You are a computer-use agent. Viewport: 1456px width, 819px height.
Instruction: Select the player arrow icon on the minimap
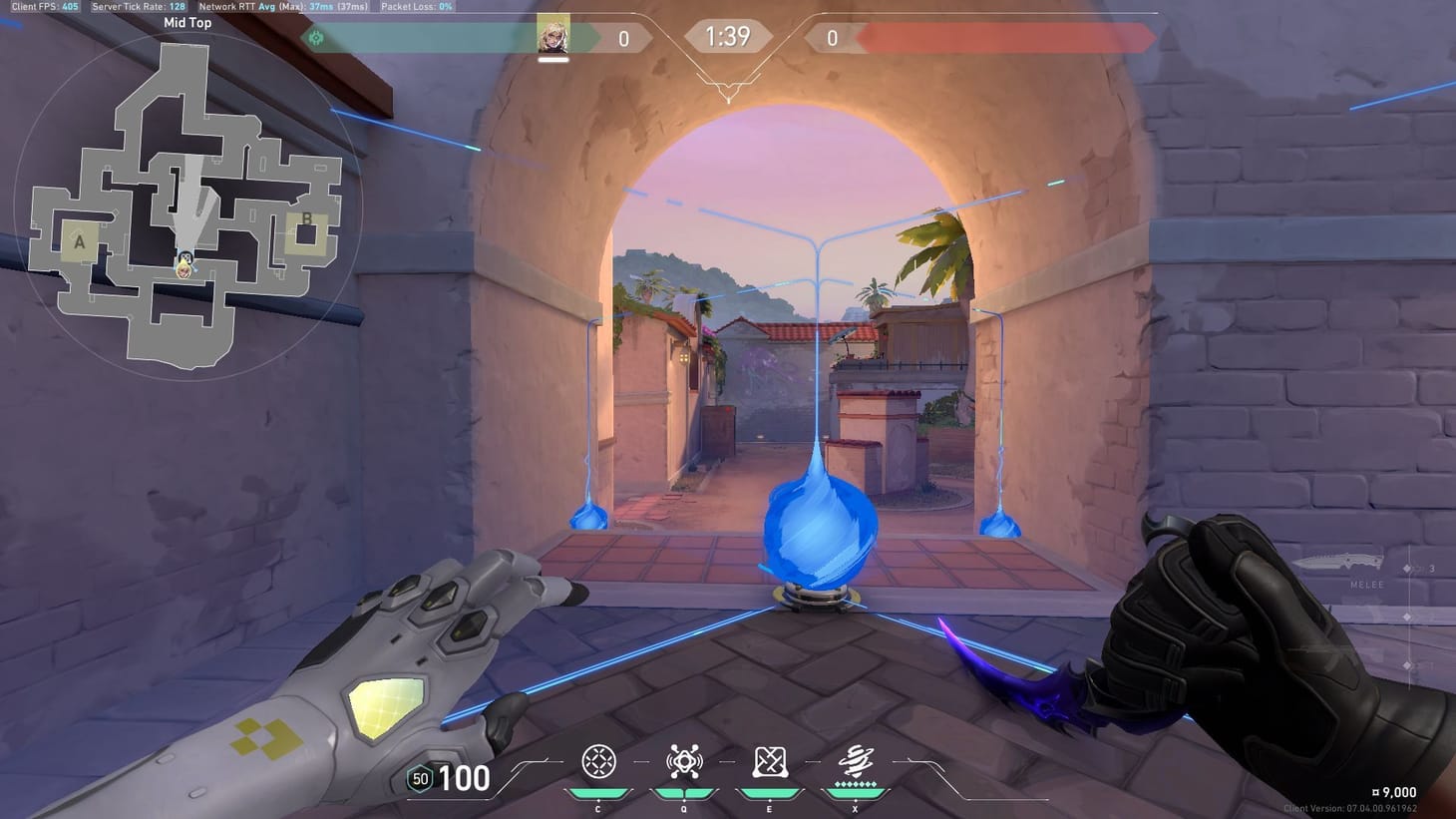coord(185,265)
